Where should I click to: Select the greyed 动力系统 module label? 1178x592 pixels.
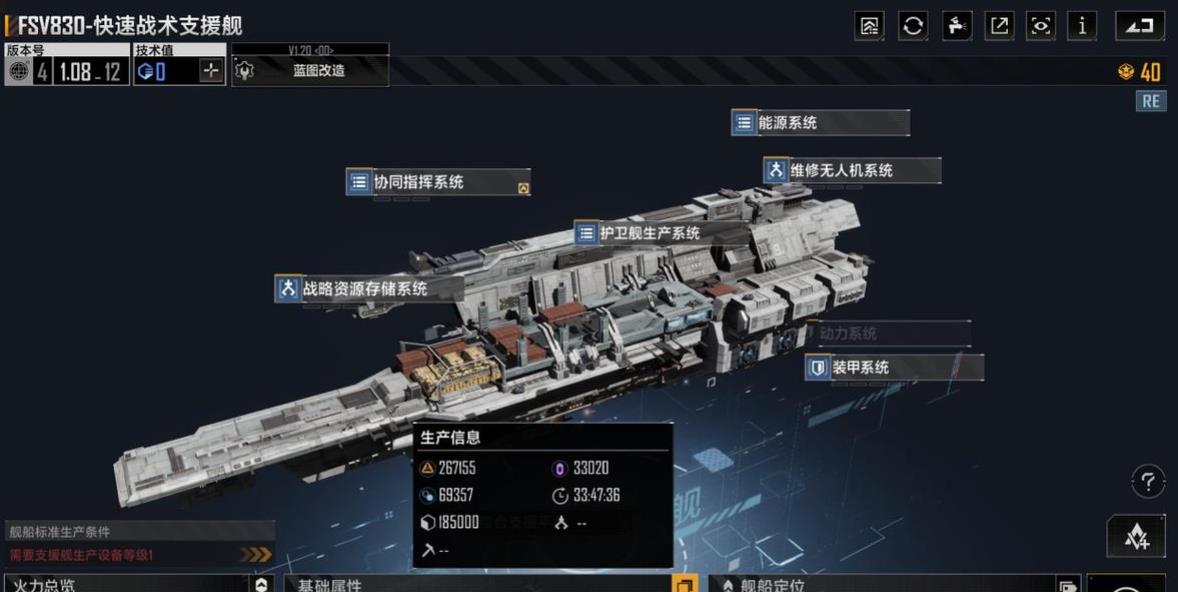(888, 334)
